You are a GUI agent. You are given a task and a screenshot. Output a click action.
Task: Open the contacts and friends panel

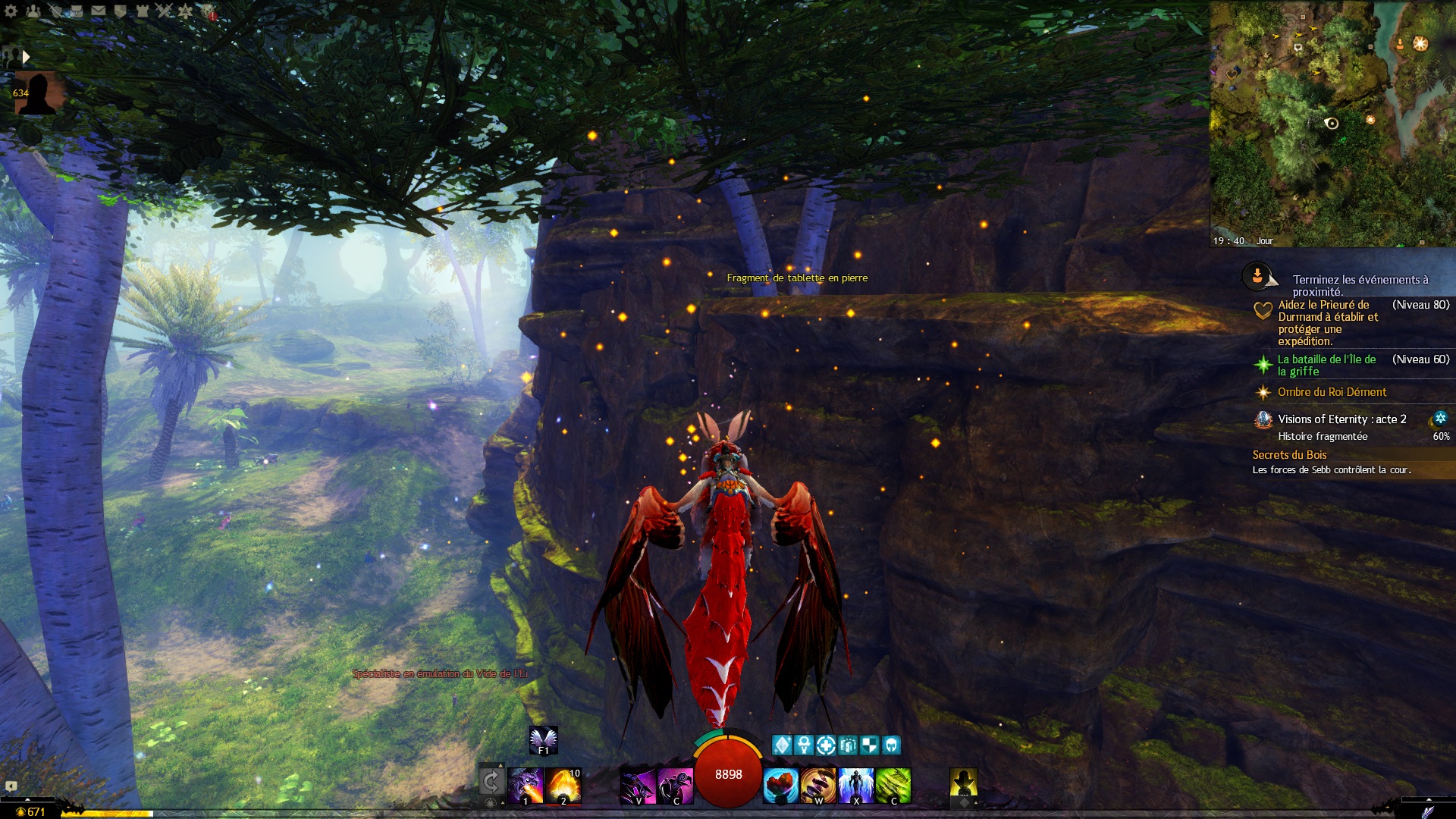point(33,11)
